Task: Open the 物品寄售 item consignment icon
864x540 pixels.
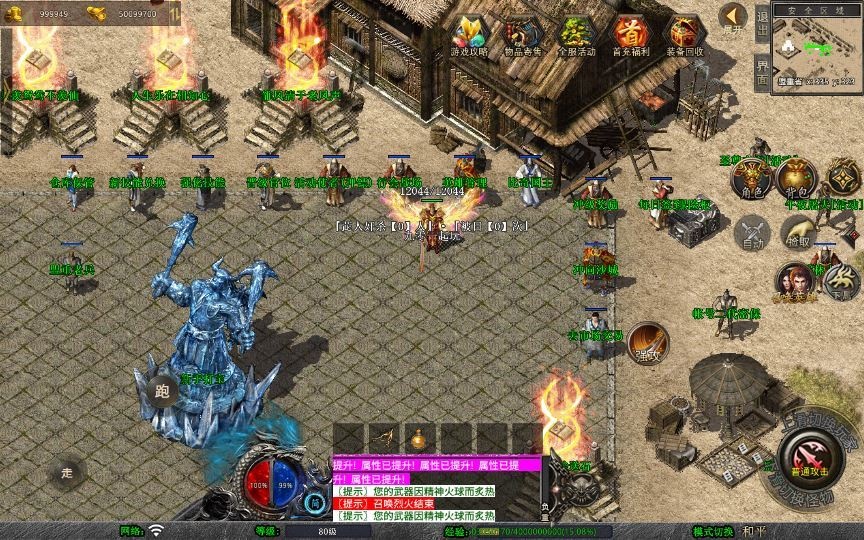Action: pyautogui.click(x=522, y=35)
